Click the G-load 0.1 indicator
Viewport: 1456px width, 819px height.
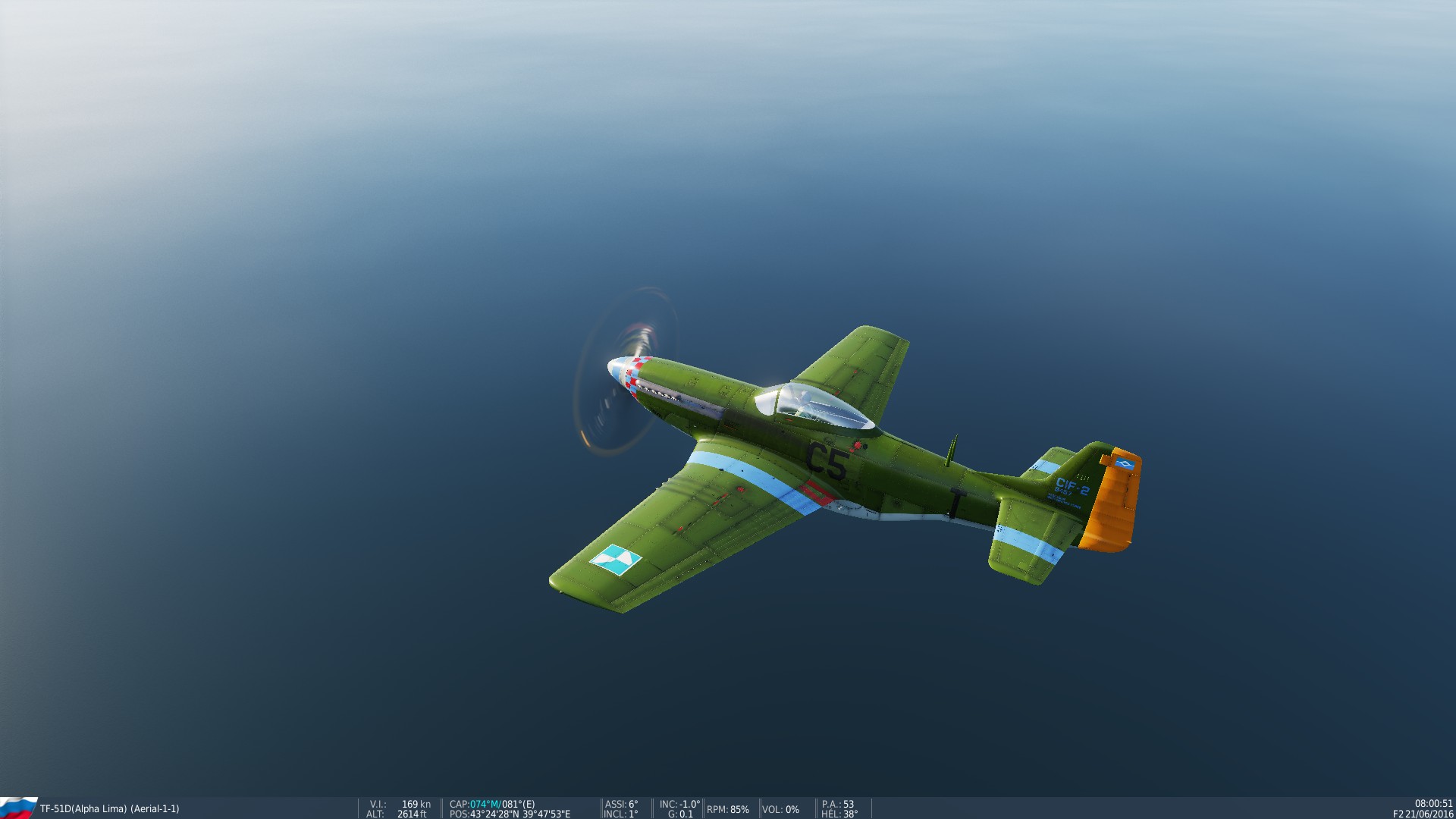click(679, 811)
